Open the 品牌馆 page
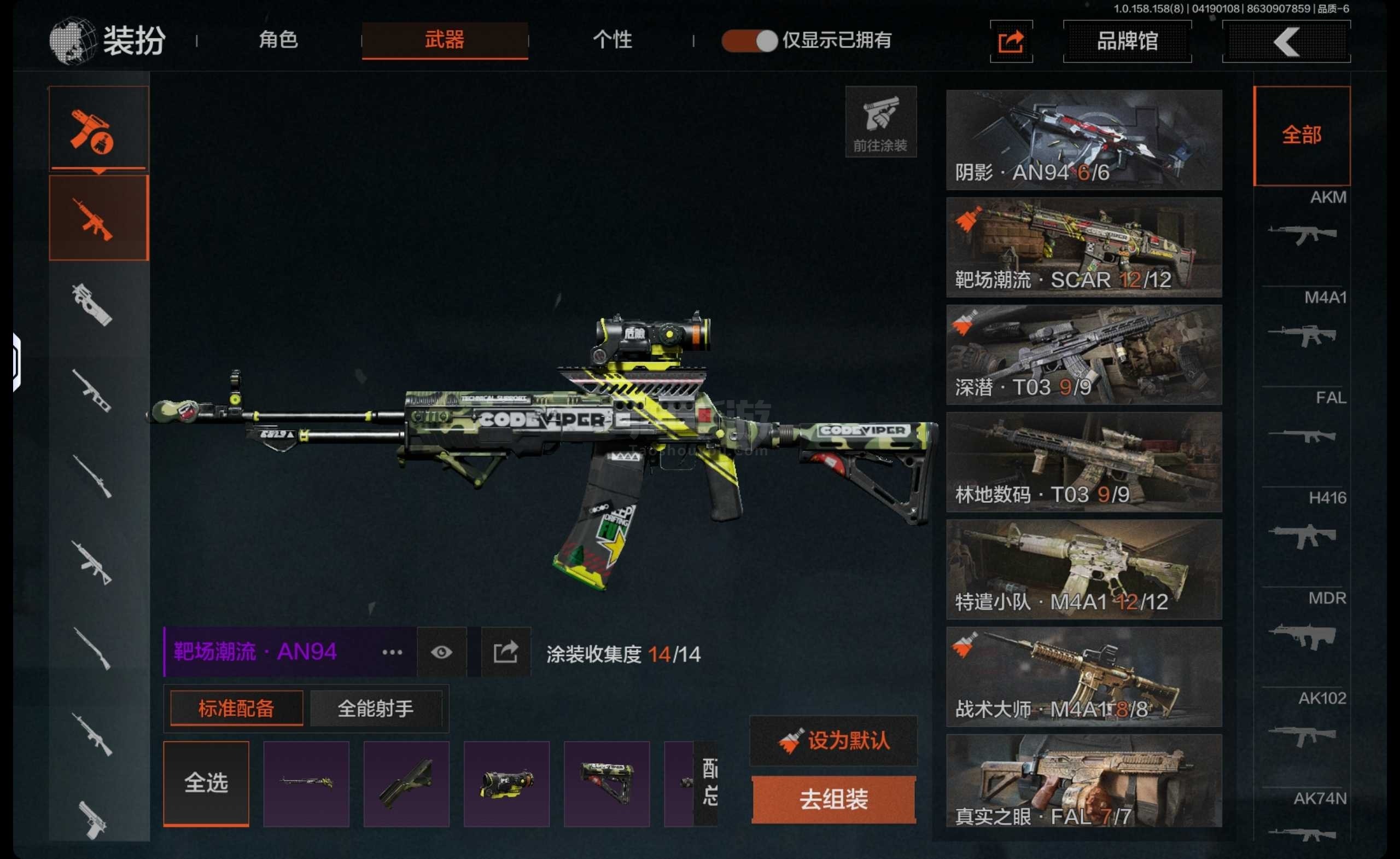1400x859 pixels. click(1127, 41)
